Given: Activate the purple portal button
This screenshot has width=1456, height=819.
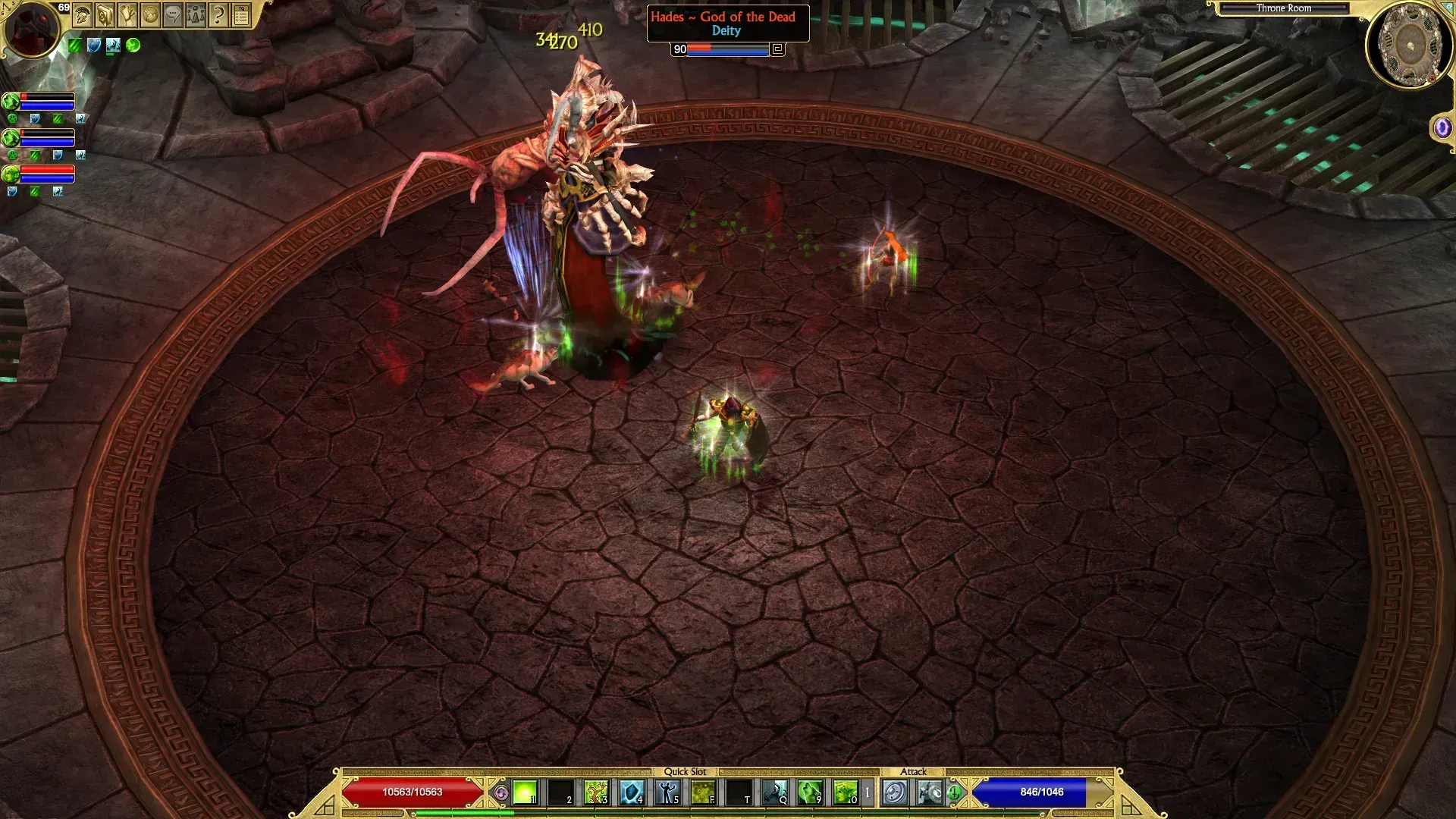Looking at the screenshot, I should tap(1442, 127).
